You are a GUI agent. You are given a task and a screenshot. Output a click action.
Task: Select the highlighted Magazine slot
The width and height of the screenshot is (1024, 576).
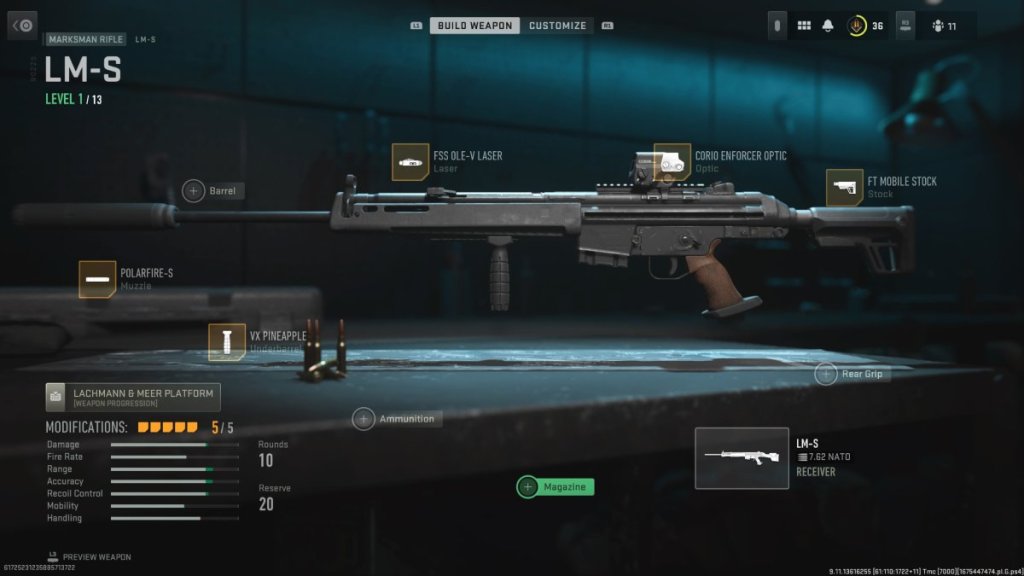pos(555,487)
